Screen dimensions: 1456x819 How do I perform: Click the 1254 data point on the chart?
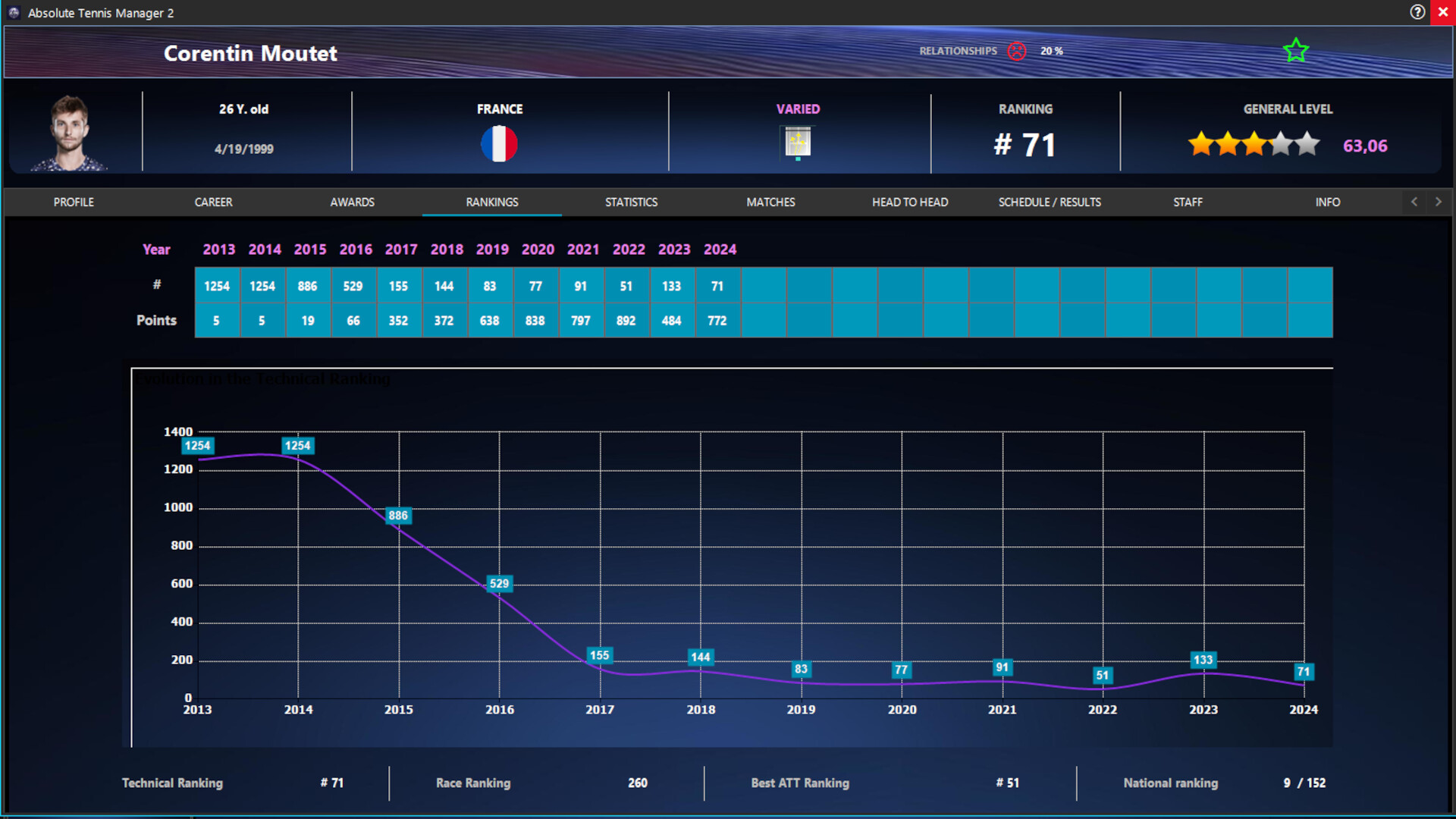pos(198,446)
